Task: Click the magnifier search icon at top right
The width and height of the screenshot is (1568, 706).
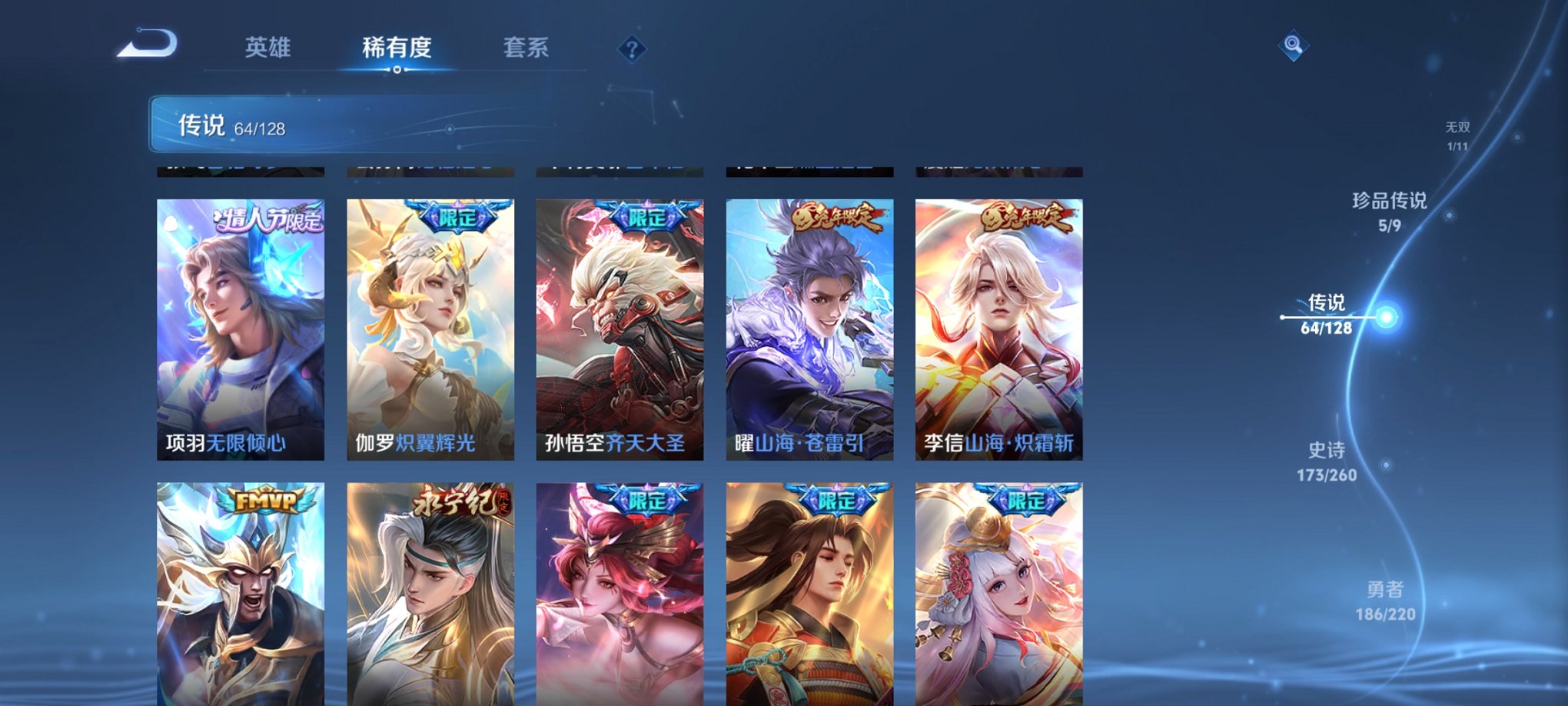Action: (1294, 46)
